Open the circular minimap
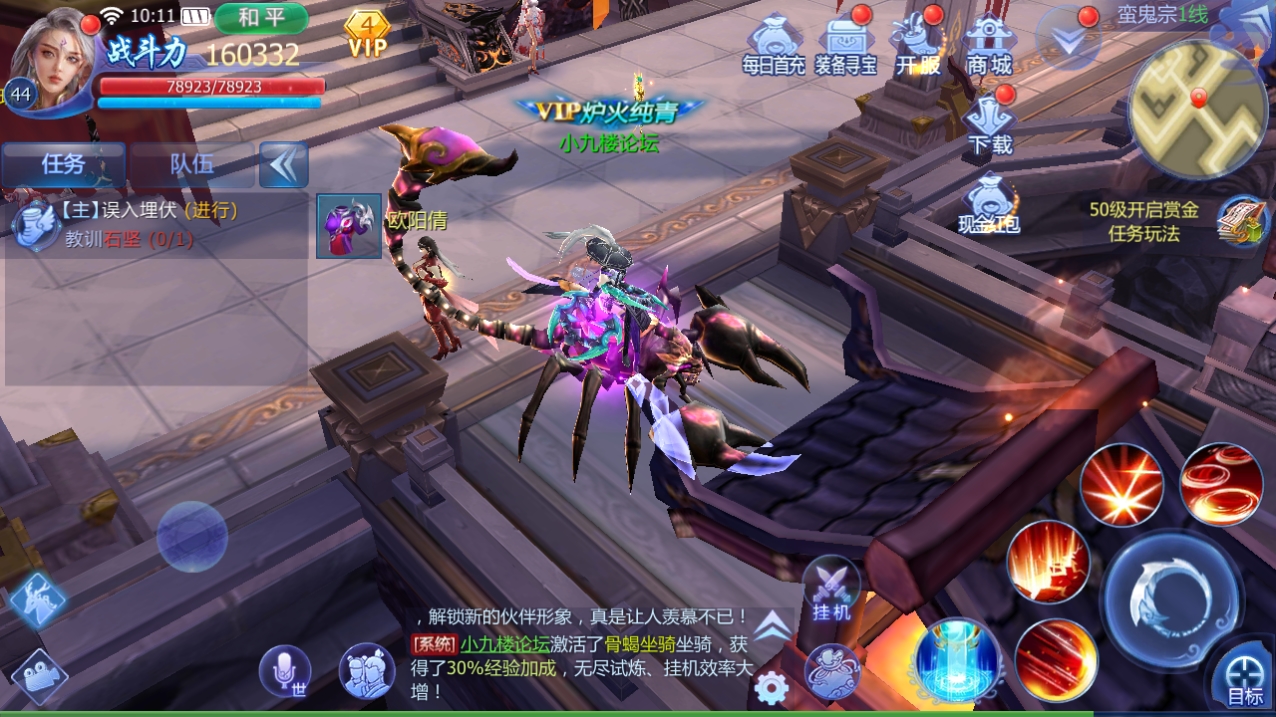The height and width of the screenshot is (717, 1276). click(1197, 110)
